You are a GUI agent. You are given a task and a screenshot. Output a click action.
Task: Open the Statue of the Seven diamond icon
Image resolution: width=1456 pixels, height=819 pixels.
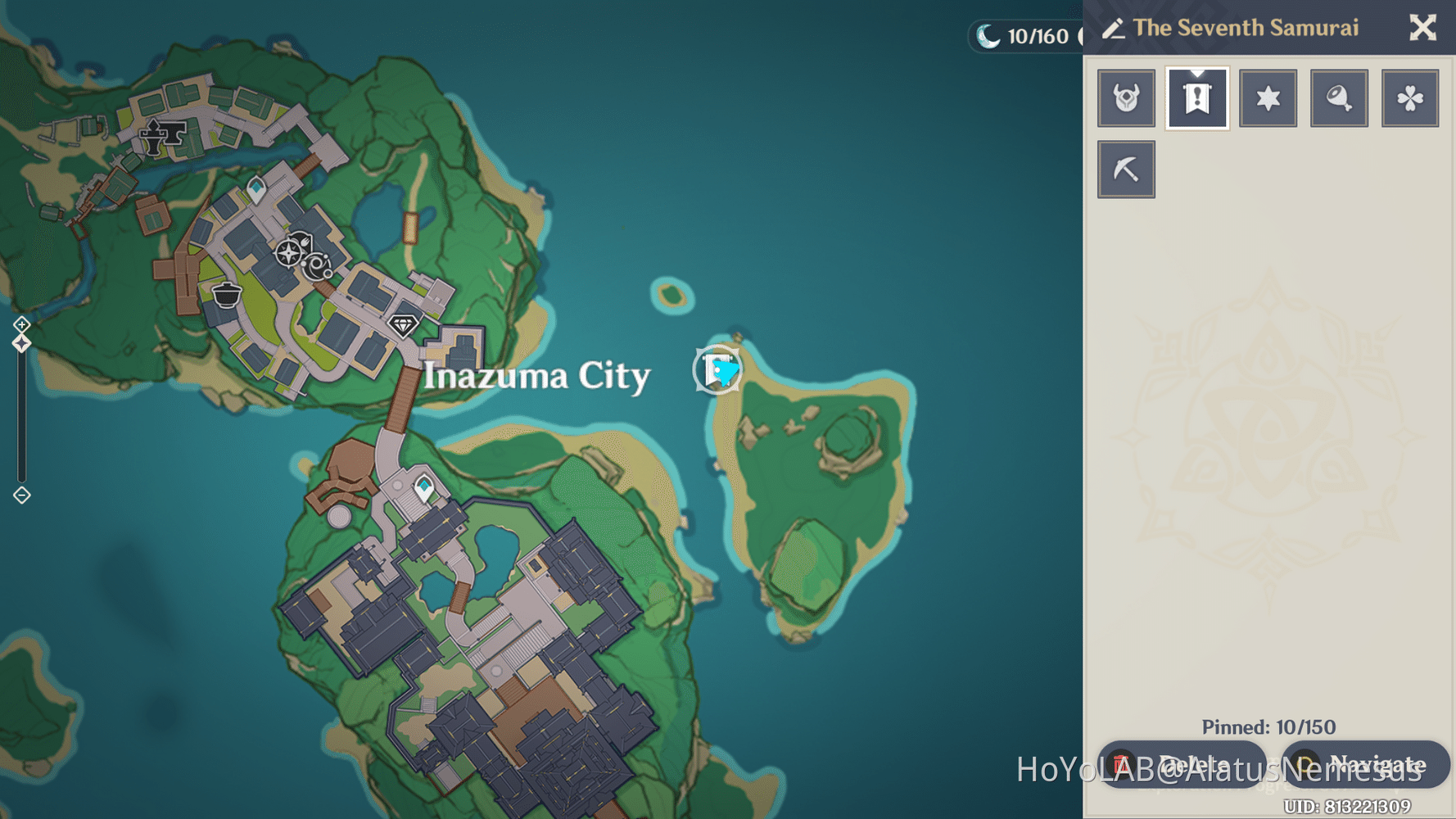point(404,324)
